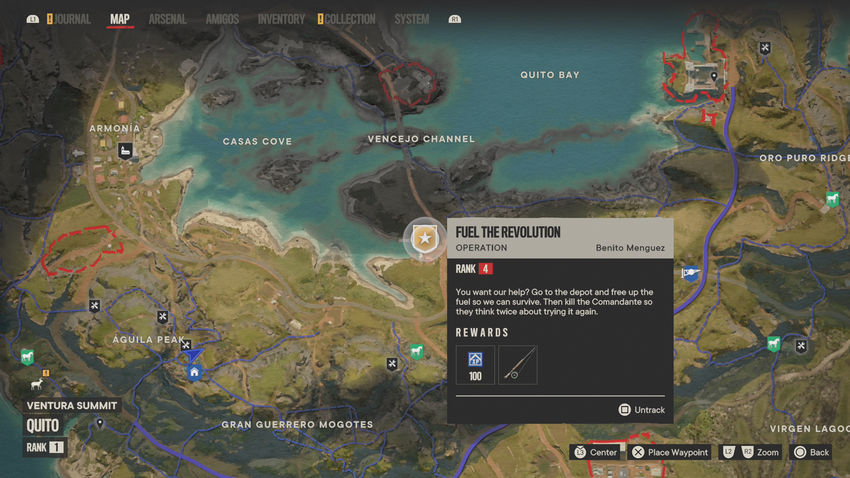Select the fishing rod reward icon
This screenshot has height=478, width=850.
518,364
